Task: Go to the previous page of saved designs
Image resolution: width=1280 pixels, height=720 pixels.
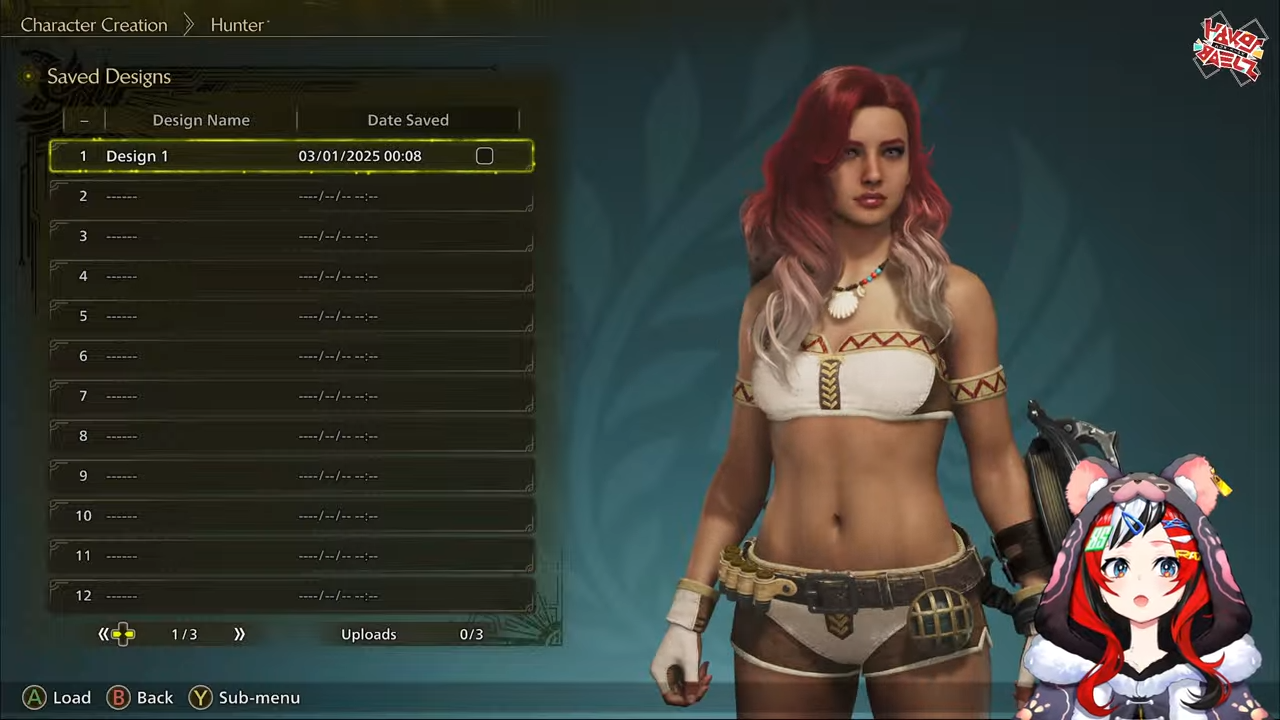Action: [x=103, y=634]
